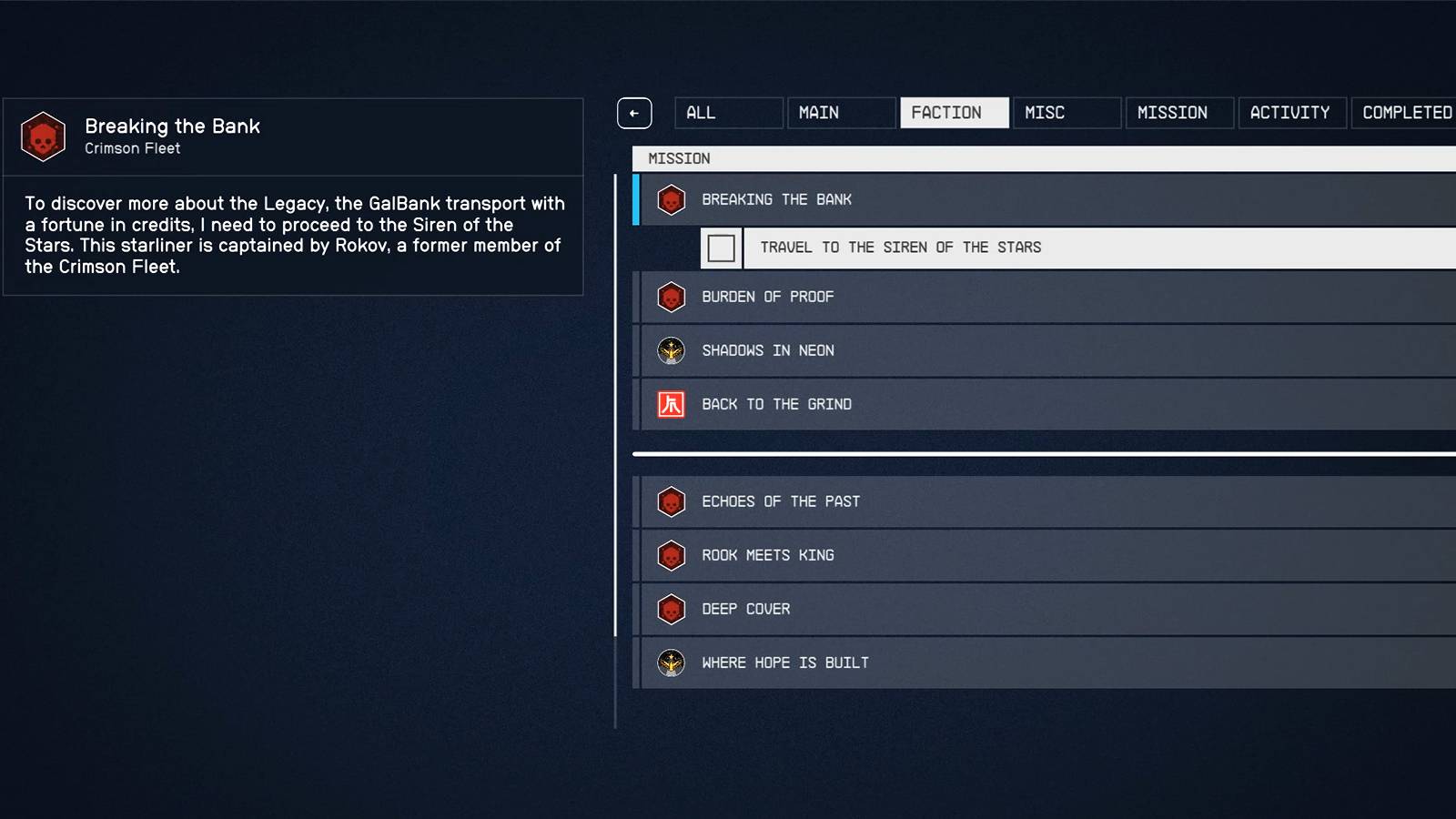This screenshot has height=819, width=1456.
Task: Click the blue progress indicator beside Breaking the Bank
Action: (637, 199)
